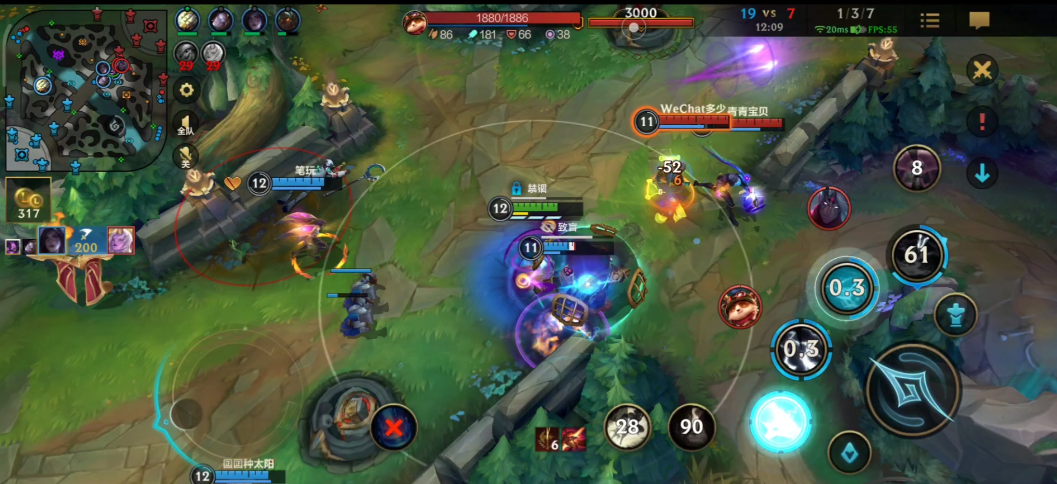Activate the ability on 8-second cooldown
Screen dimensions: 1057x484
click(x=916, y=168)
